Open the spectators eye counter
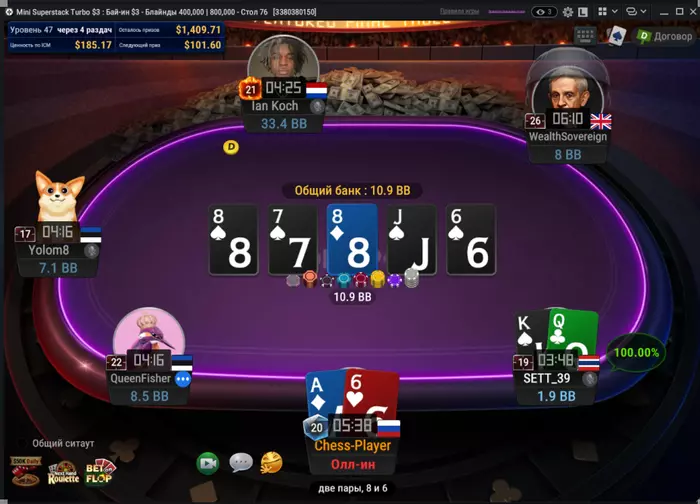 545,11
